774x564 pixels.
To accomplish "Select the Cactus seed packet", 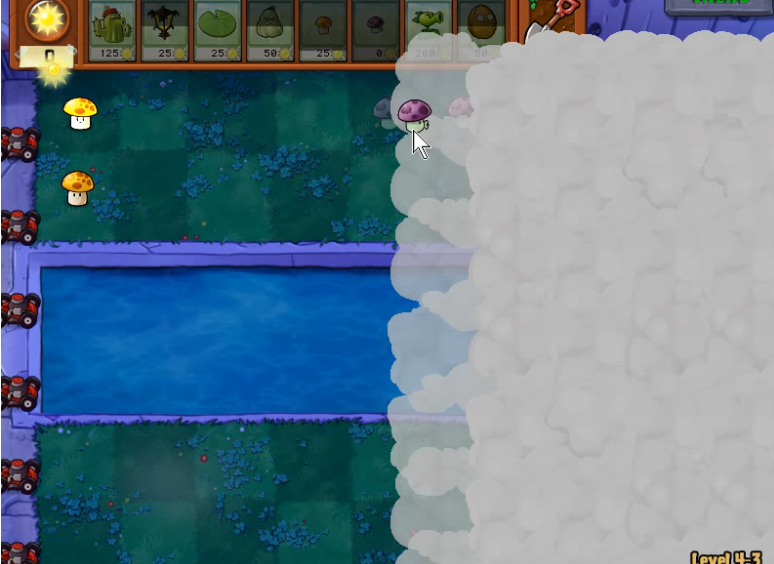I will (x=114, y=30).
